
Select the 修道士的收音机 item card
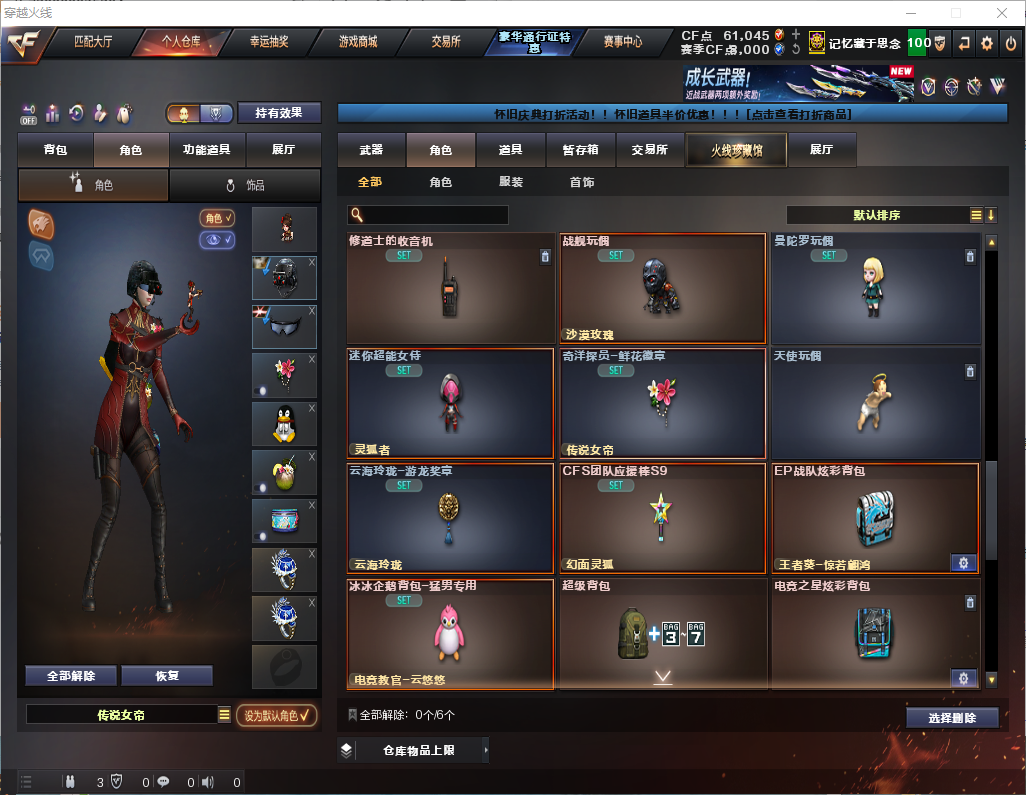[x=451, y=289]
